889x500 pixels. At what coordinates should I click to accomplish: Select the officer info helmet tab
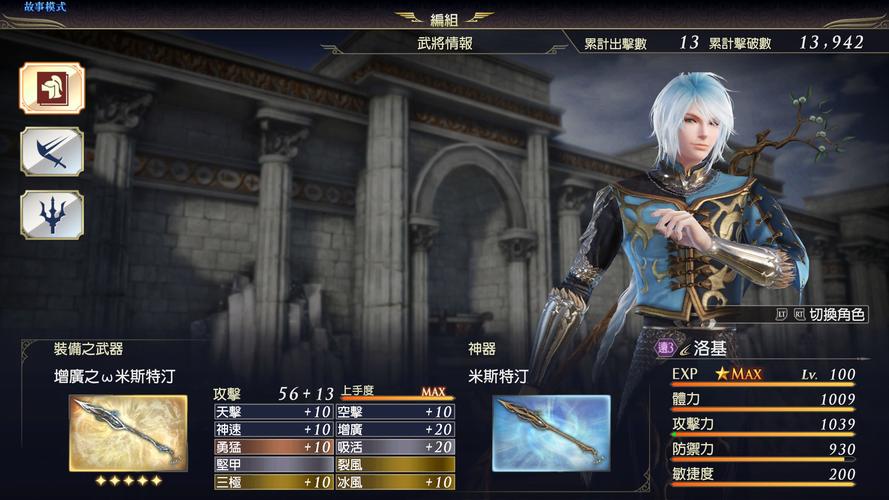(x=52, y=88)
